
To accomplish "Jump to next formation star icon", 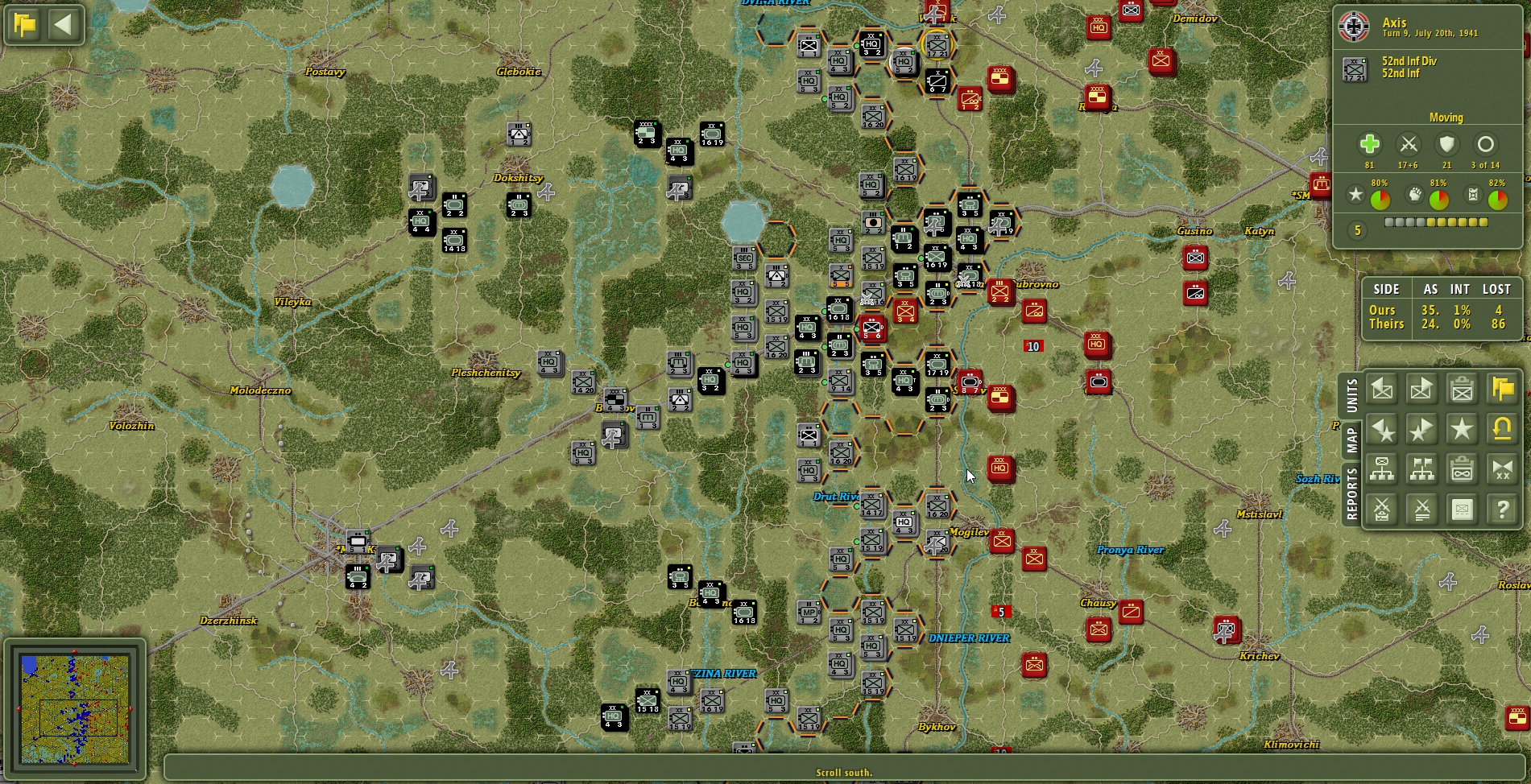I will (x=1421, y=429).
